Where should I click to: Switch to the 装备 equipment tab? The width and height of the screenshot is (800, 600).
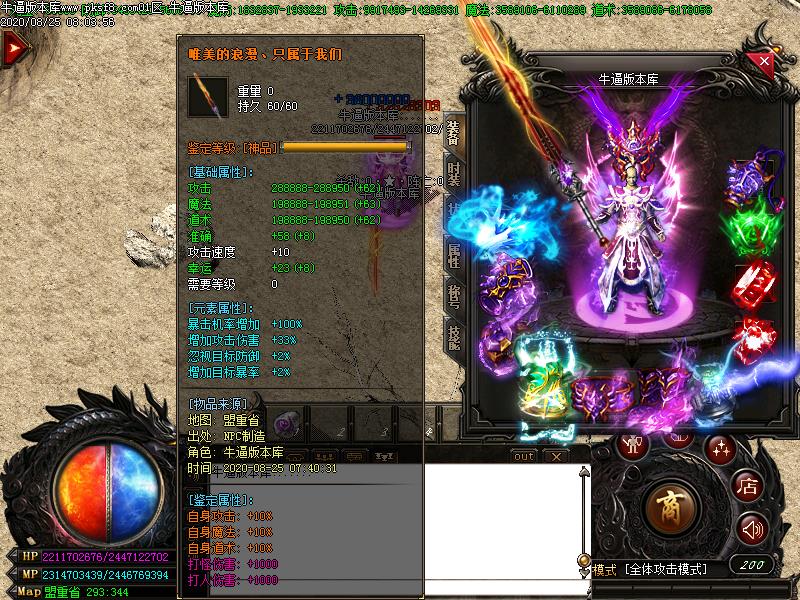453,130
